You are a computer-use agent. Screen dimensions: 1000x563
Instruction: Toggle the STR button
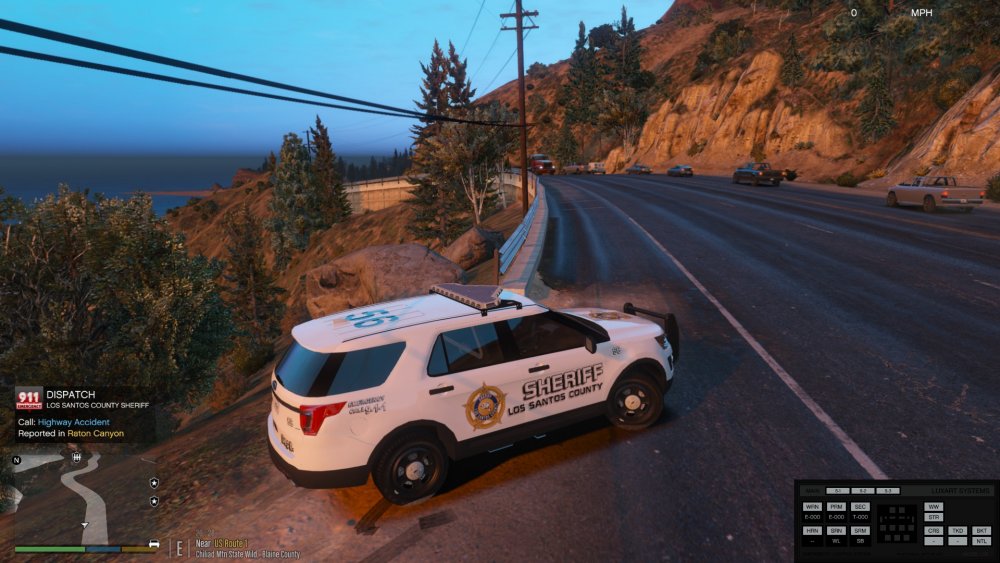(x=934, y=517)
